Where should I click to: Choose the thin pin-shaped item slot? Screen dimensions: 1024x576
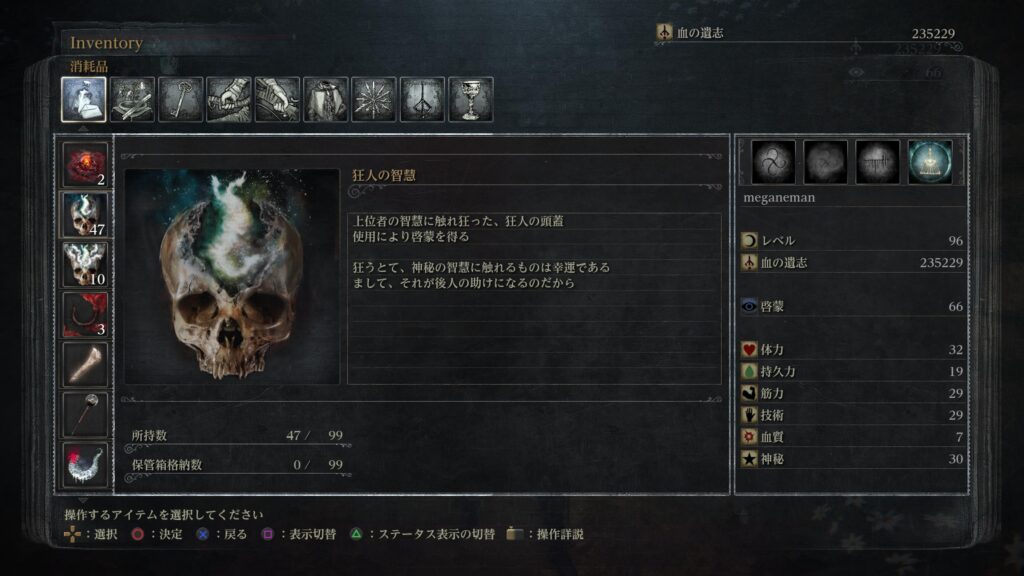(85, 415)
